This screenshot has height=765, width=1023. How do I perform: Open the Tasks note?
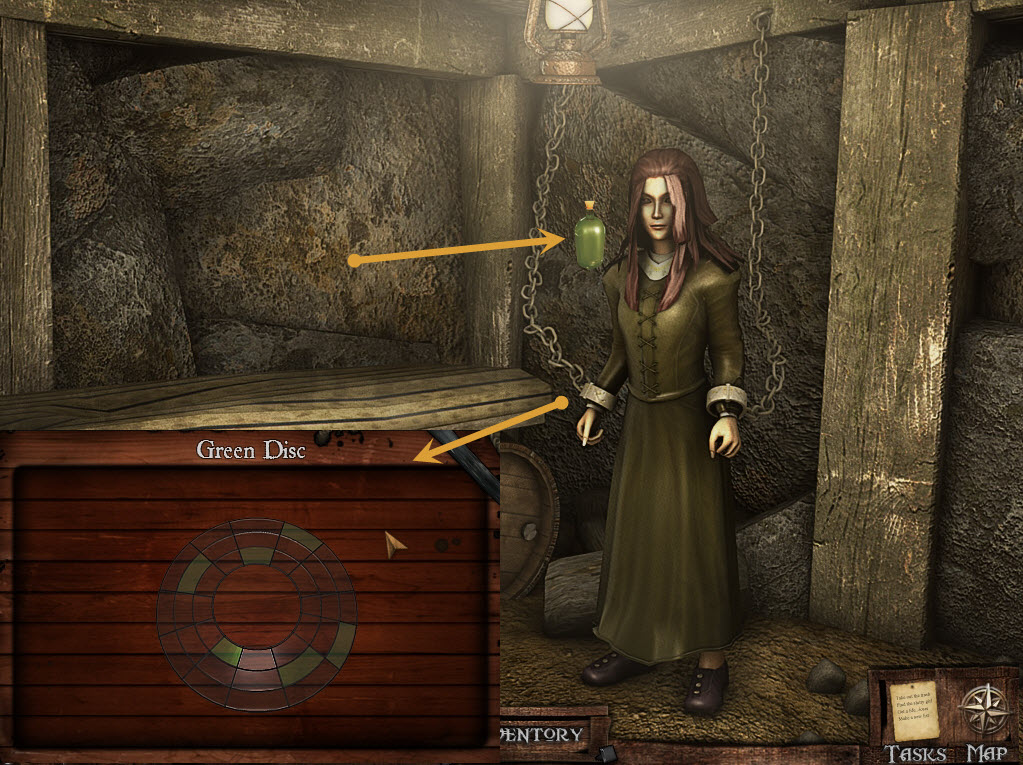914,712
